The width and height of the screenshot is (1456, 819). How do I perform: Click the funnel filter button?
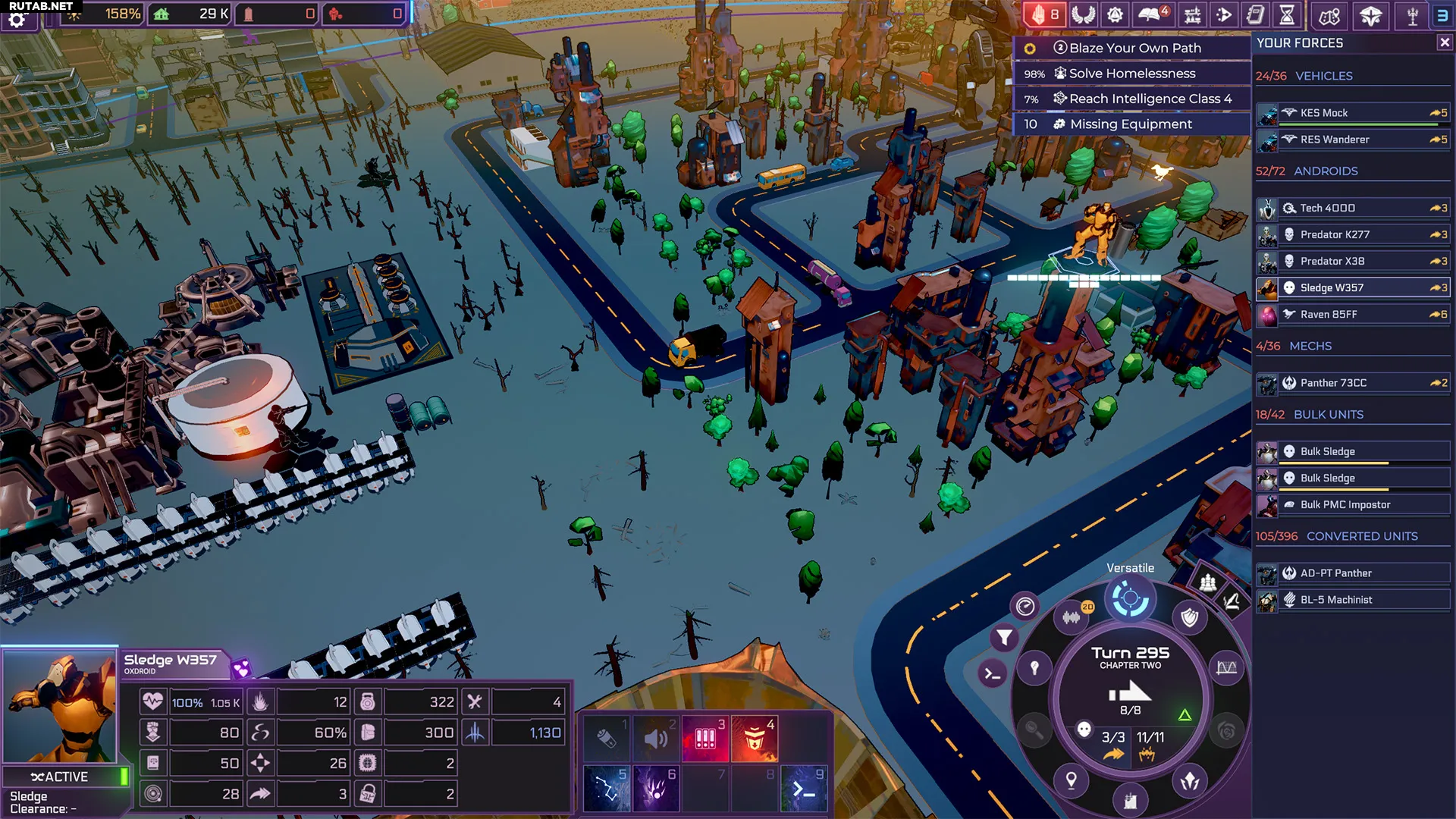[1004, 638]
